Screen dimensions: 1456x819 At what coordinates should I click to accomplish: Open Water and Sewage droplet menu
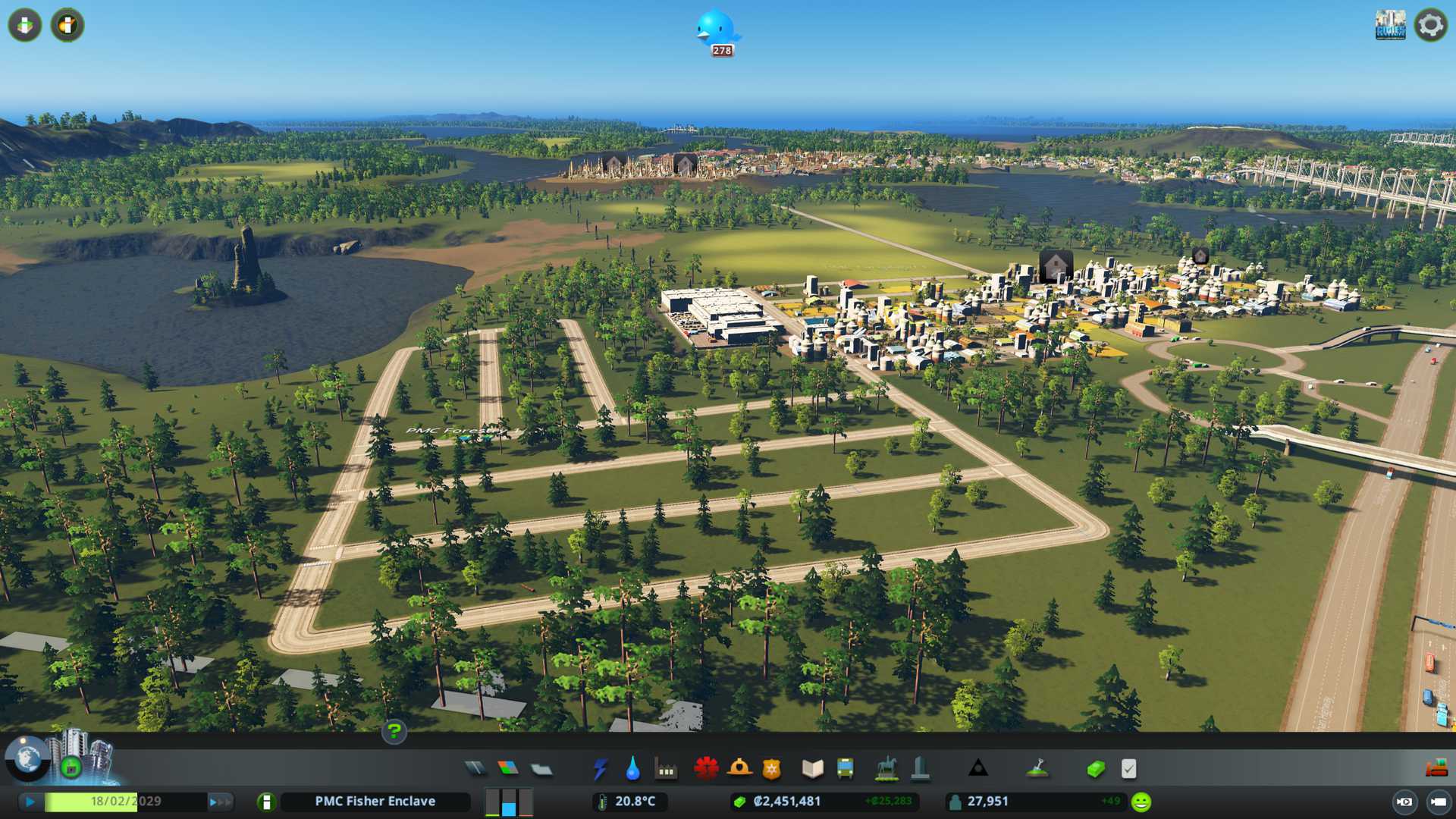[632, 769]
